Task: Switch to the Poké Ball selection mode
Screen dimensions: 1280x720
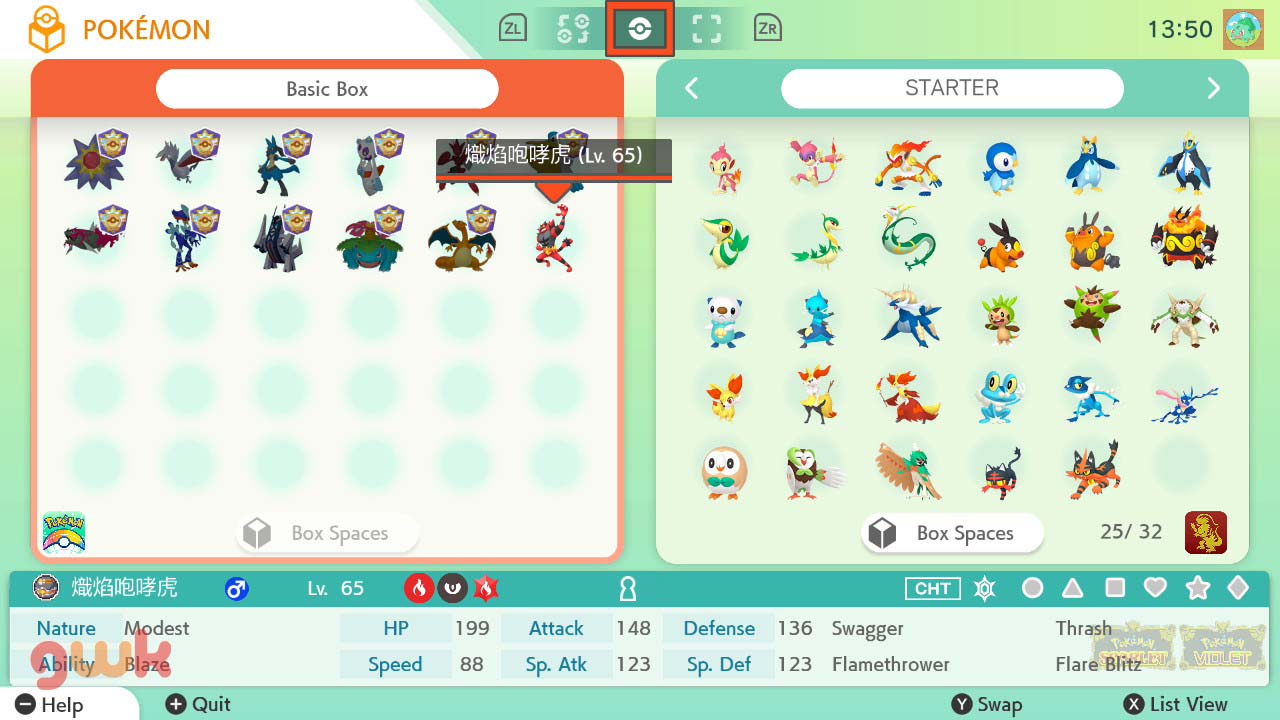Action: coord(640,29)
